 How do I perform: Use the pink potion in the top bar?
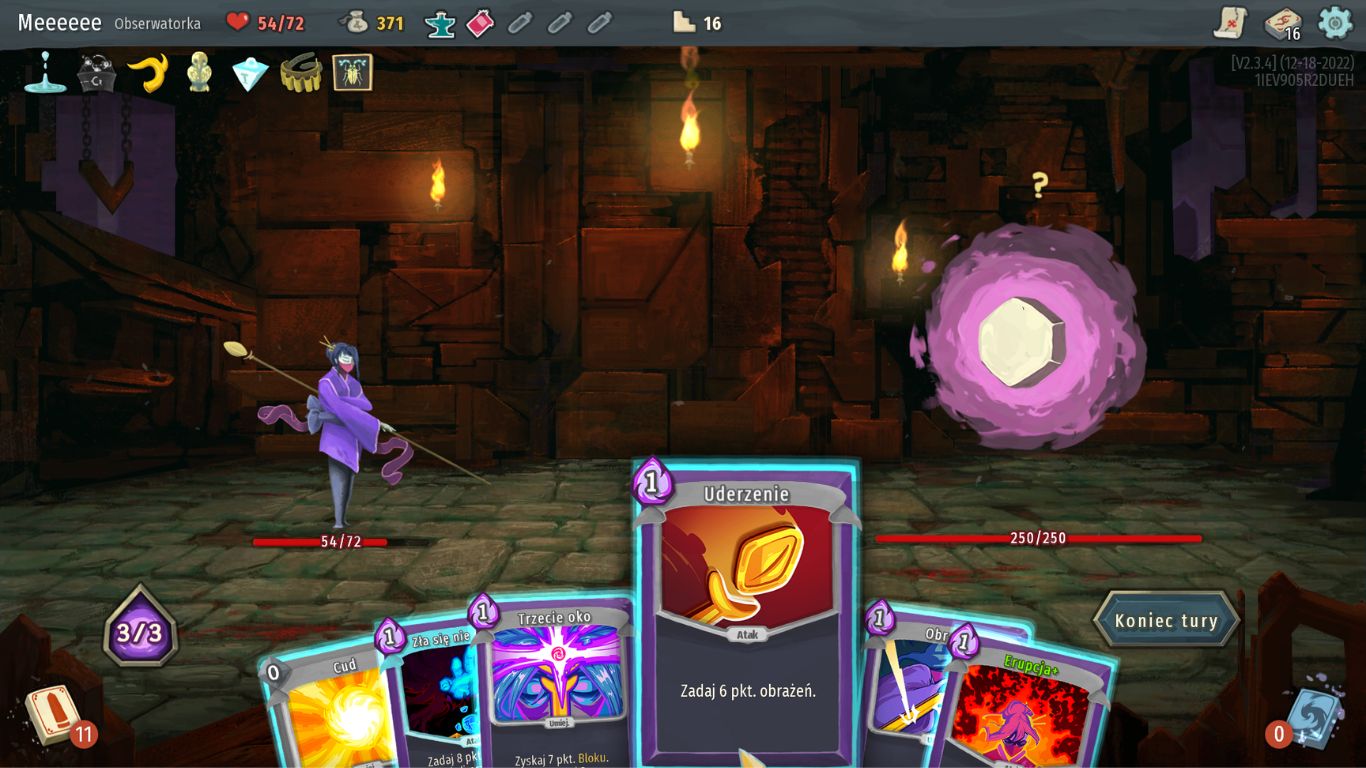tap(480, 22)
